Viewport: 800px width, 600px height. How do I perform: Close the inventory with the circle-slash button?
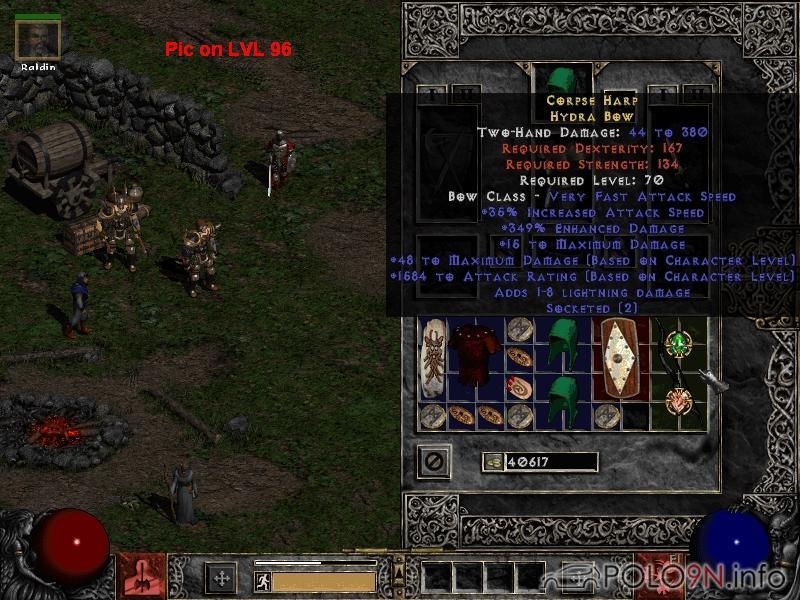pyautogui.click(x=434, y=462)
